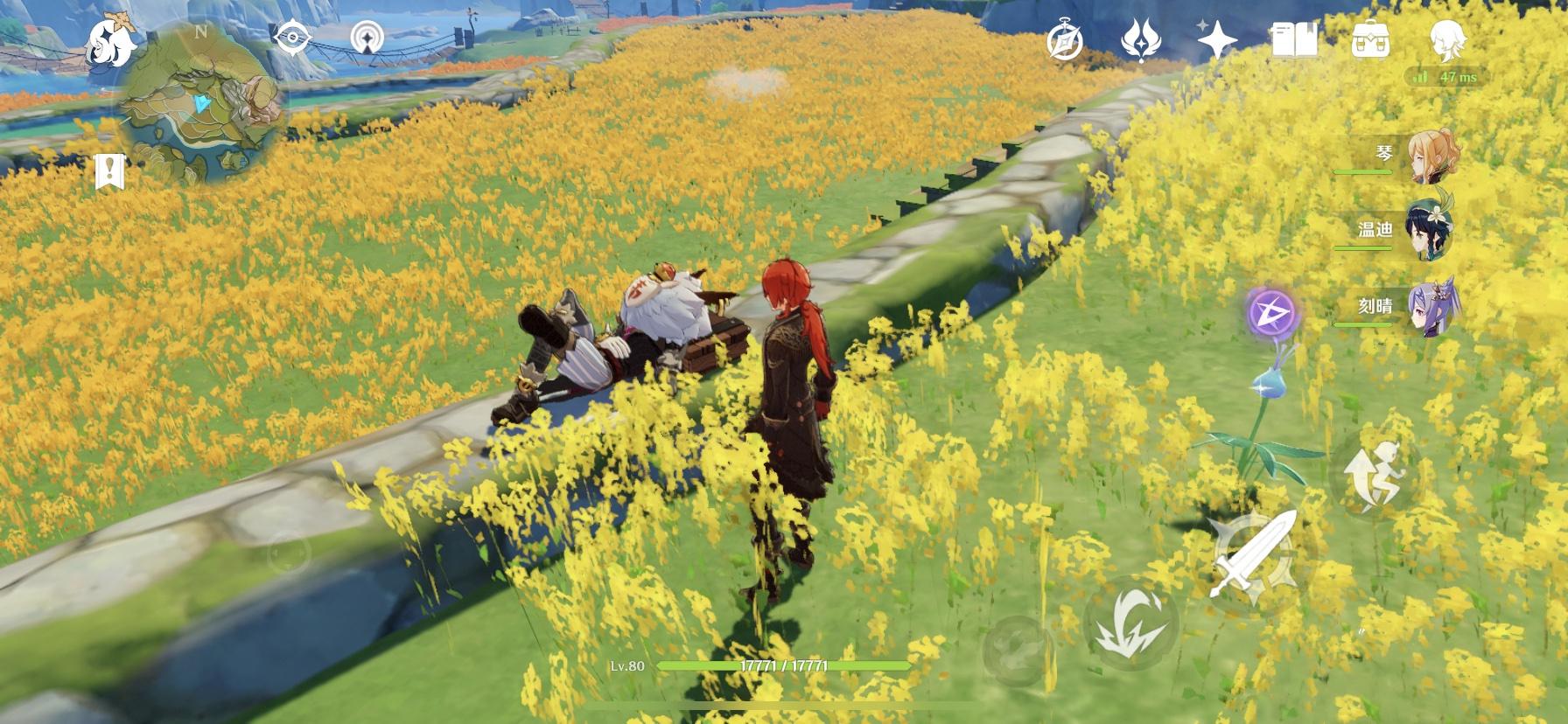This screenshot has width=1568, height=724.
Task: Activate the elemental skill button
Action: pyautogui.click(x=1130, y=622)
